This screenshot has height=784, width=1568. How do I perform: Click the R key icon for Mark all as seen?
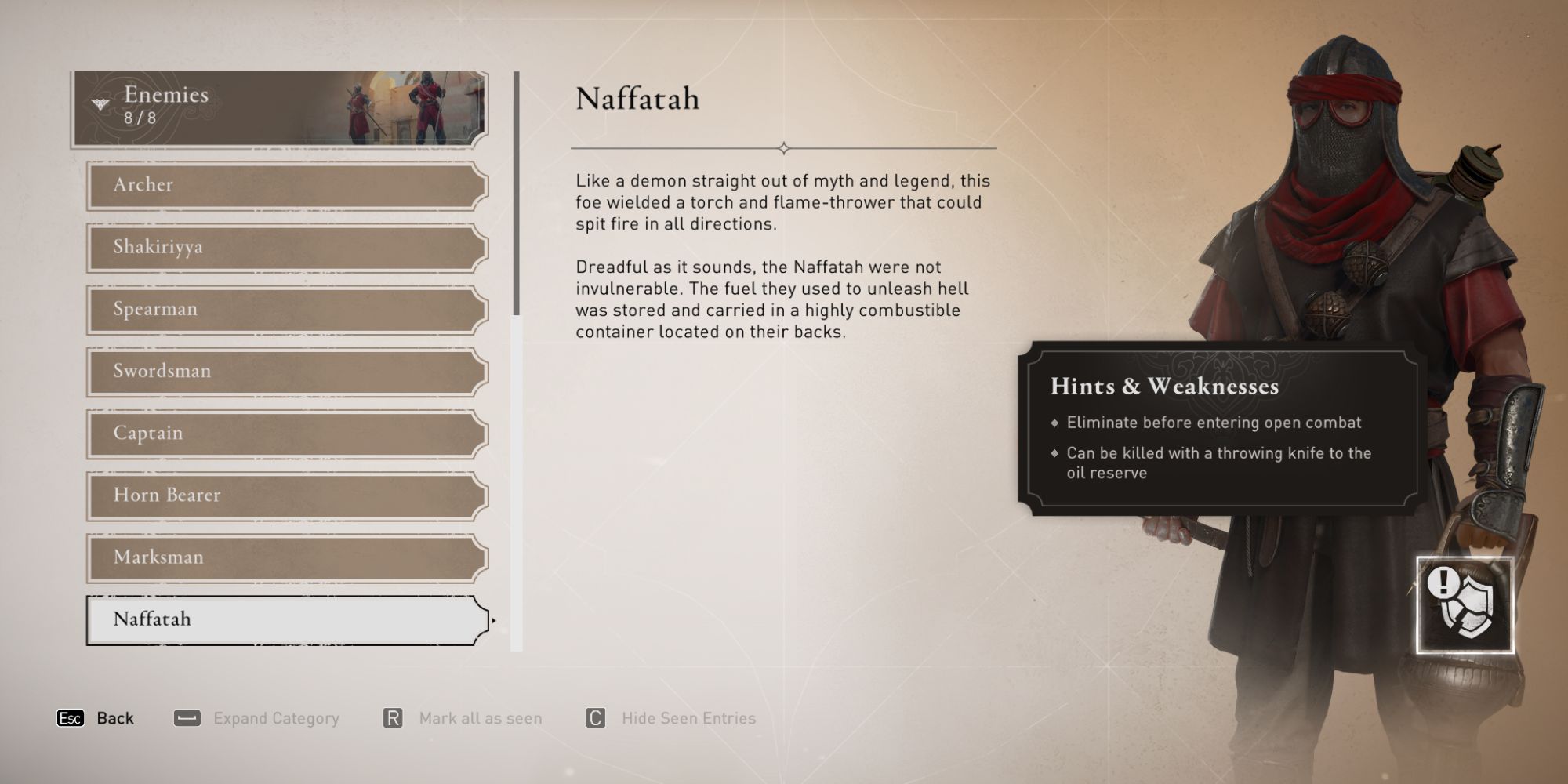tap(393, 717)
